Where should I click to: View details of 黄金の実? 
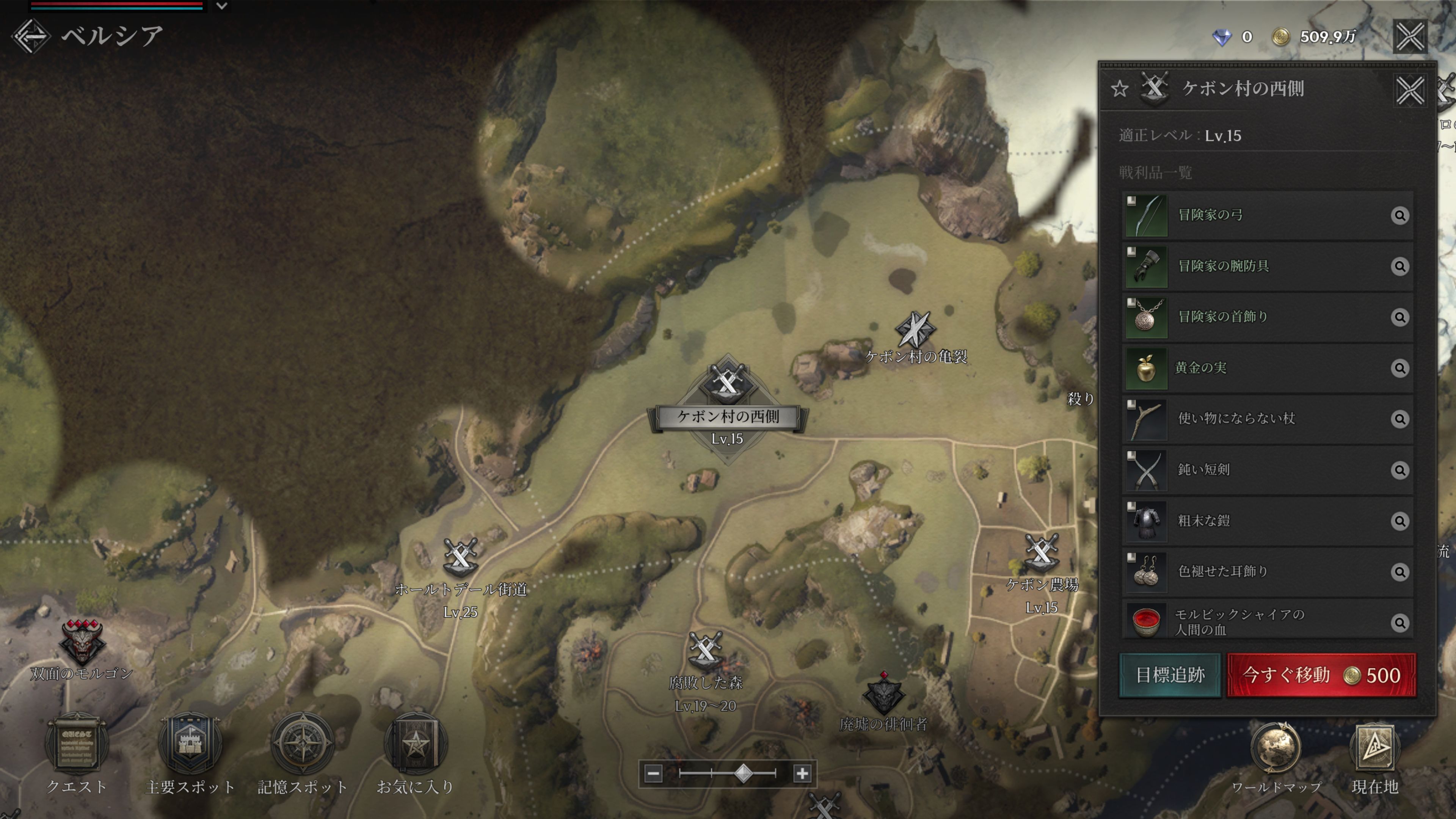[x=1400, y=368]
